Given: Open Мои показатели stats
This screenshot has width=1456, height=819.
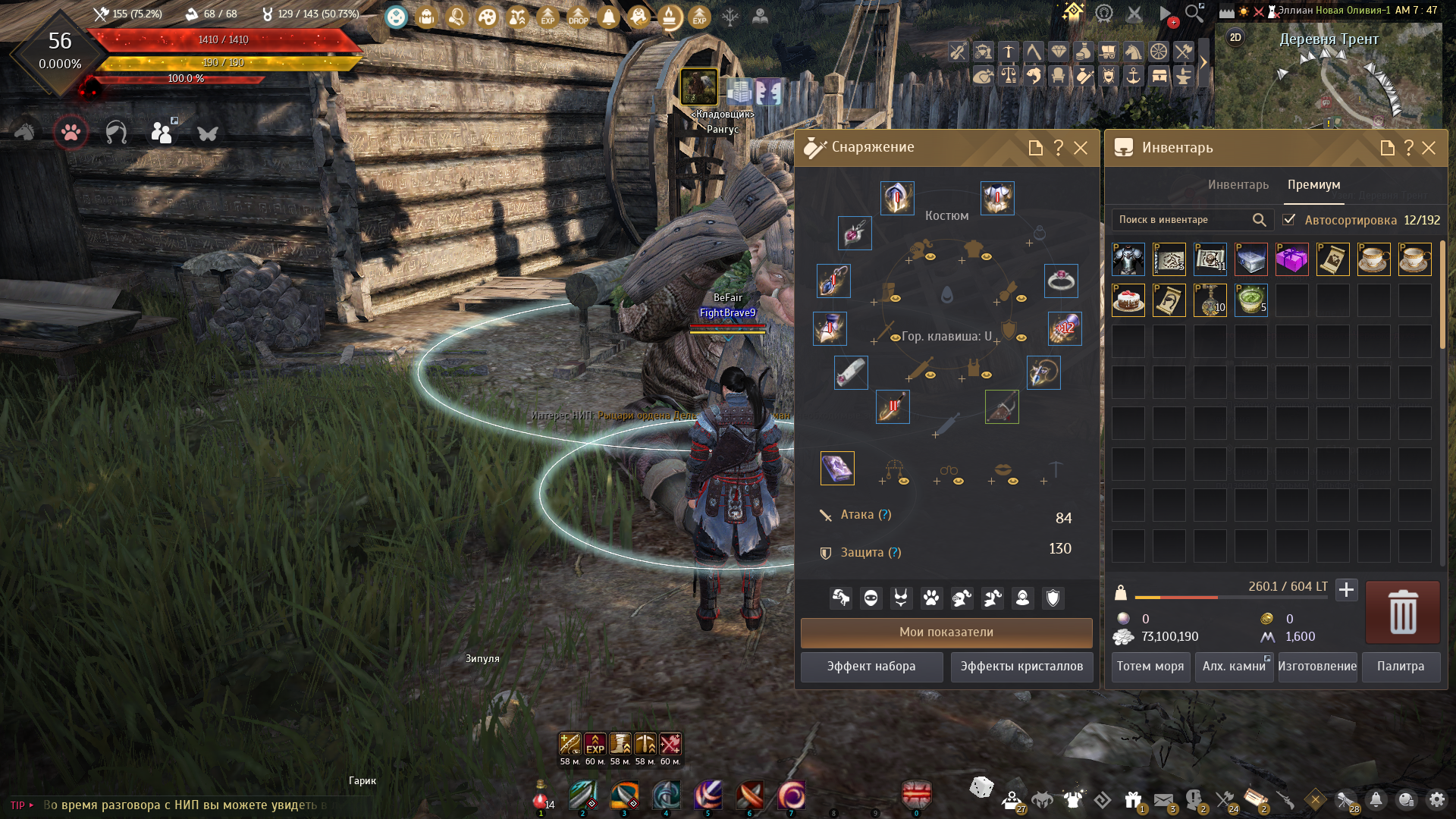Looking at the screenshot, I should point(946,632).
